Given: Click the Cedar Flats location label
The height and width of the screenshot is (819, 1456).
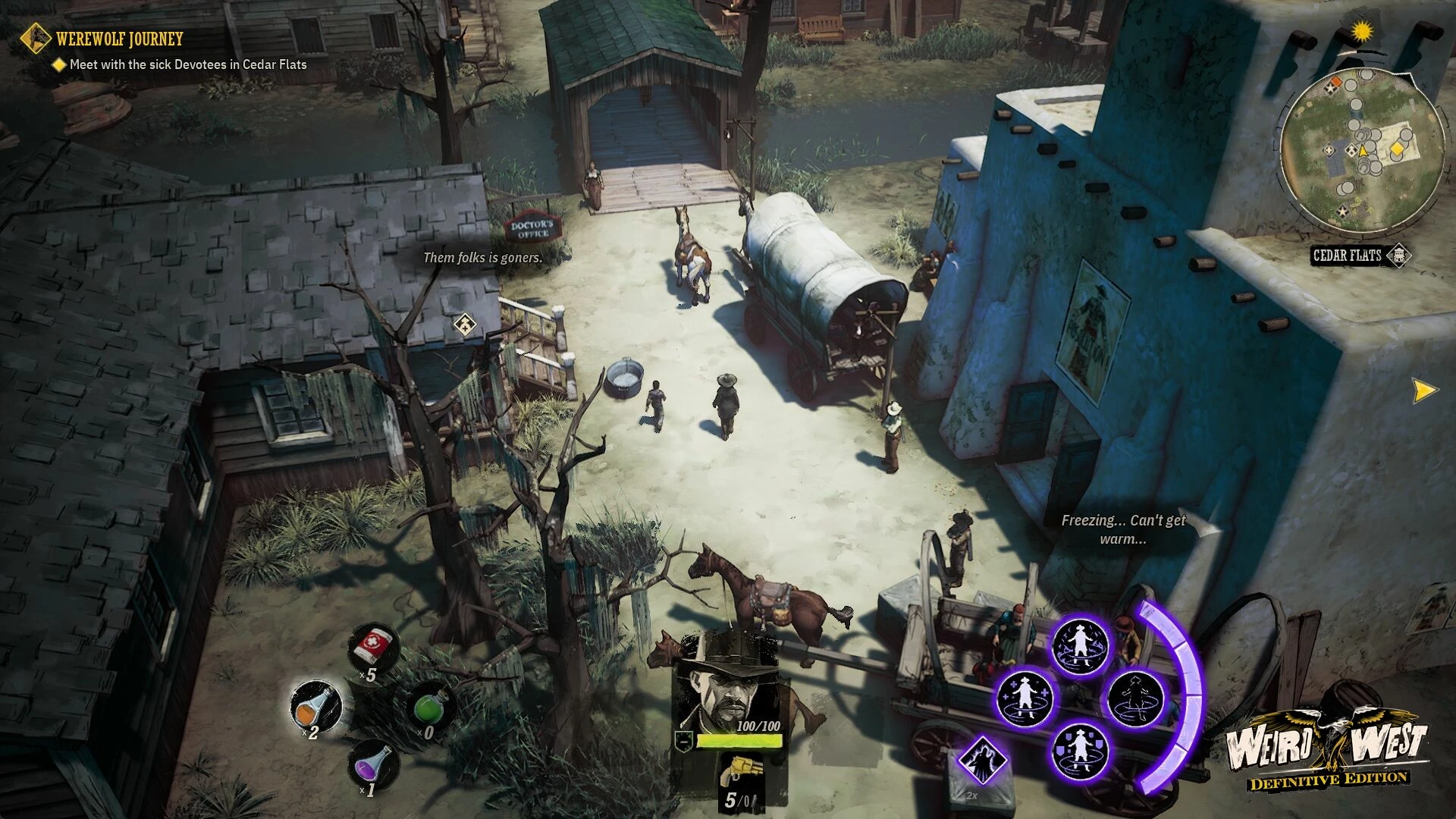Looking at the screenshot, I should pos(1347,256).
